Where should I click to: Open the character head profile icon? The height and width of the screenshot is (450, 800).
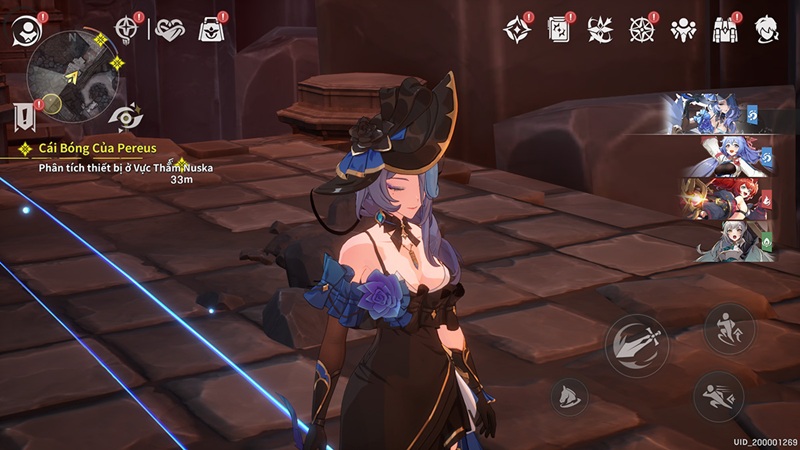[x=766, y=29]
